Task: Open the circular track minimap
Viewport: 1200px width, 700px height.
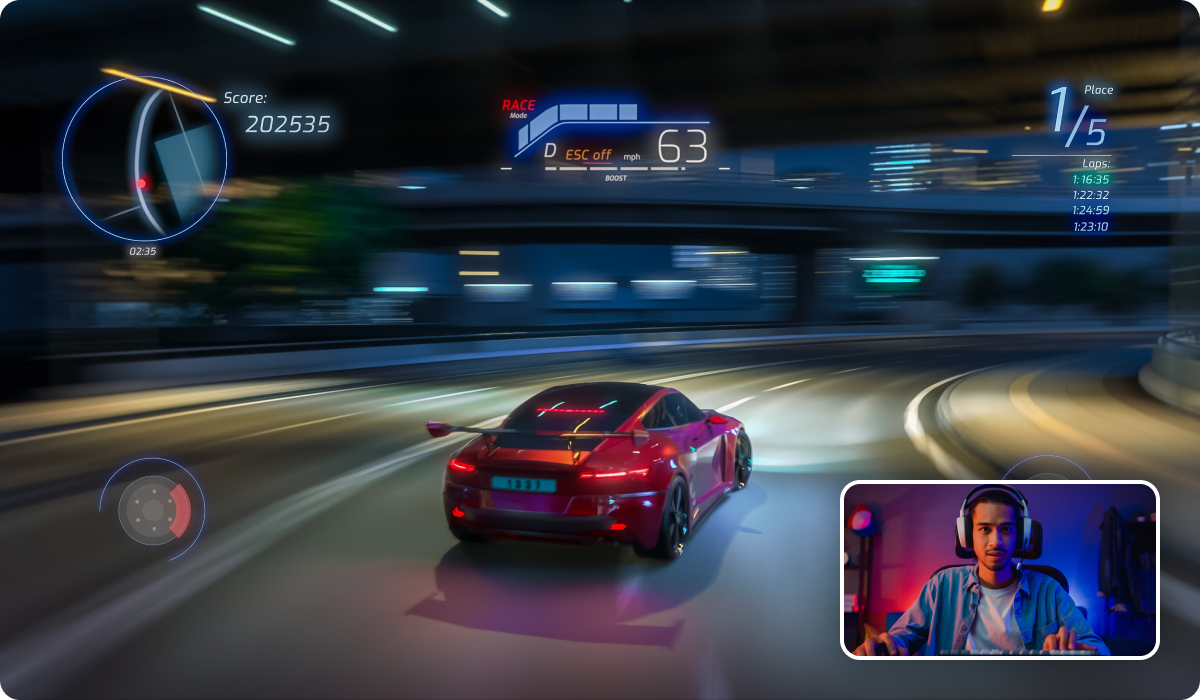Action: tap(144, 158)
